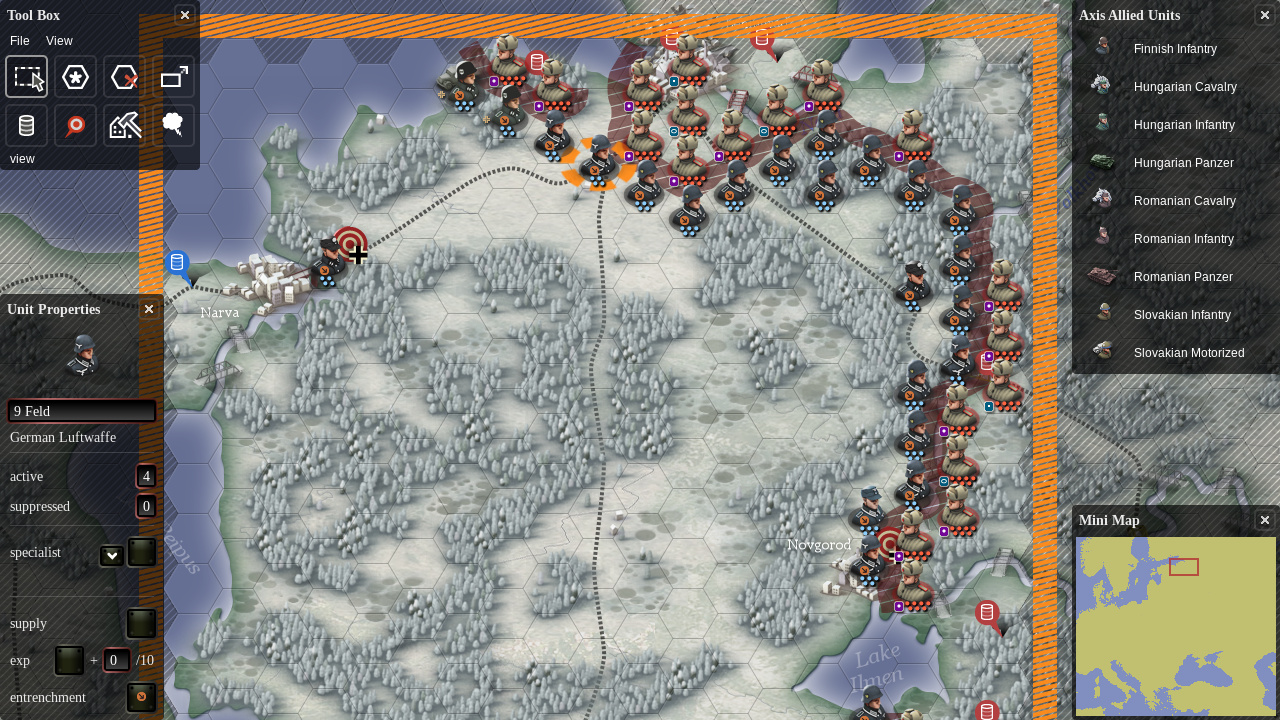Select the supply barrel tool
Viewport: 1280px width, 720px height.
coord(27,126)
